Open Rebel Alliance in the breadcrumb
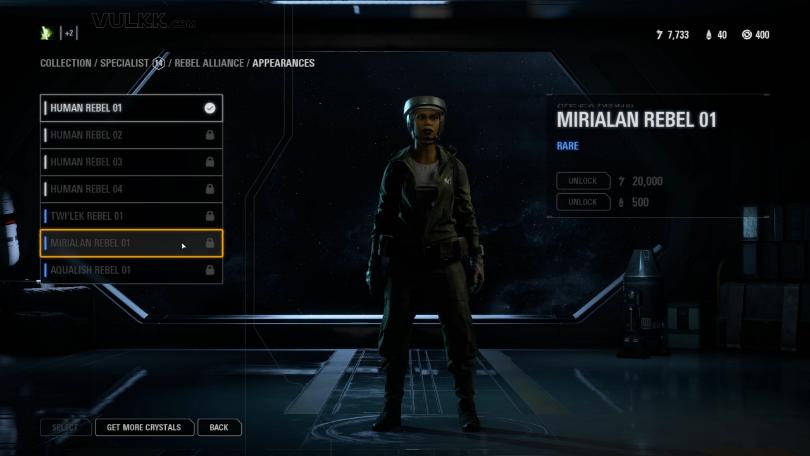The image size is (810, 456). pyautogui.click(x=210, y=63)
